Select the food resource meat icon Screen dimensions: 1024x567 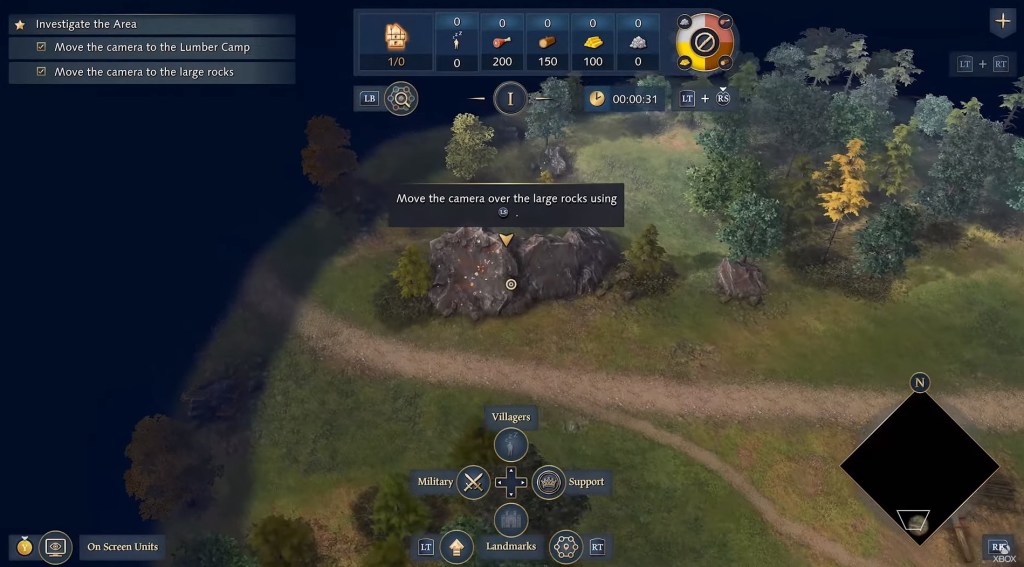click(x=502, y=43)
